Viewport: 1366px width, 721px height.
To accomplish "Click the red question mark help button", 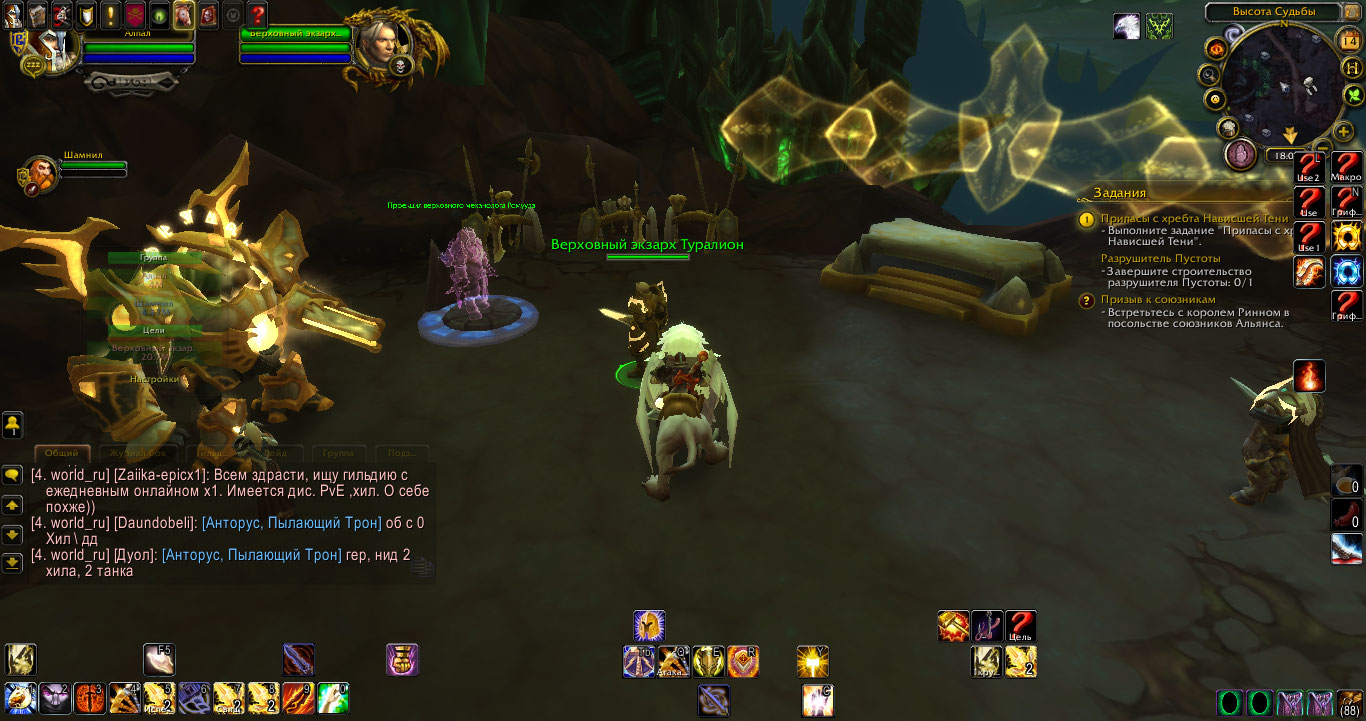I will click(x=257, y=14).
